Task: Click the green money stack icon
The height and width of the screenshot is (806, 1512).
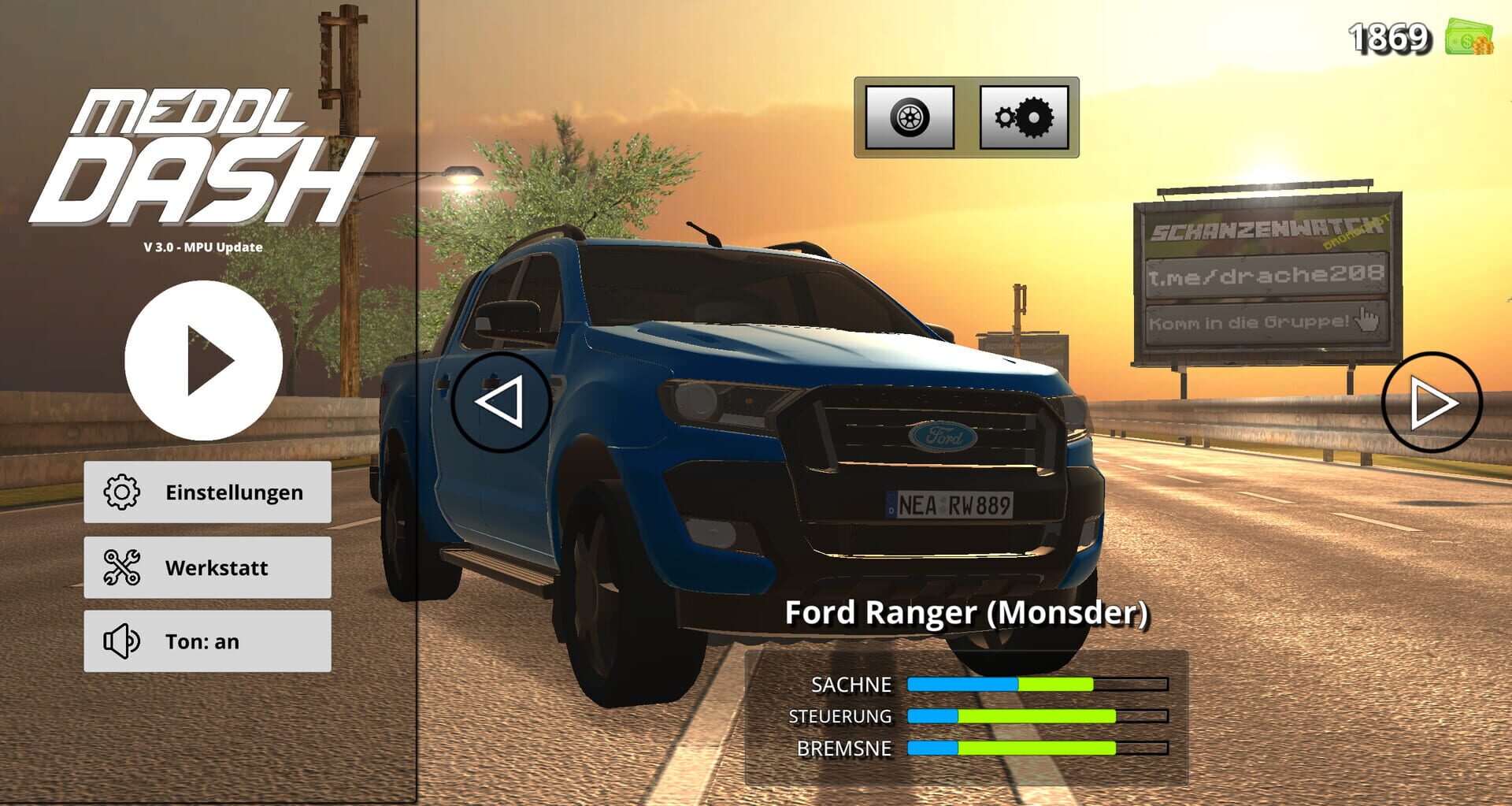Action: (x=1469, y=35)
